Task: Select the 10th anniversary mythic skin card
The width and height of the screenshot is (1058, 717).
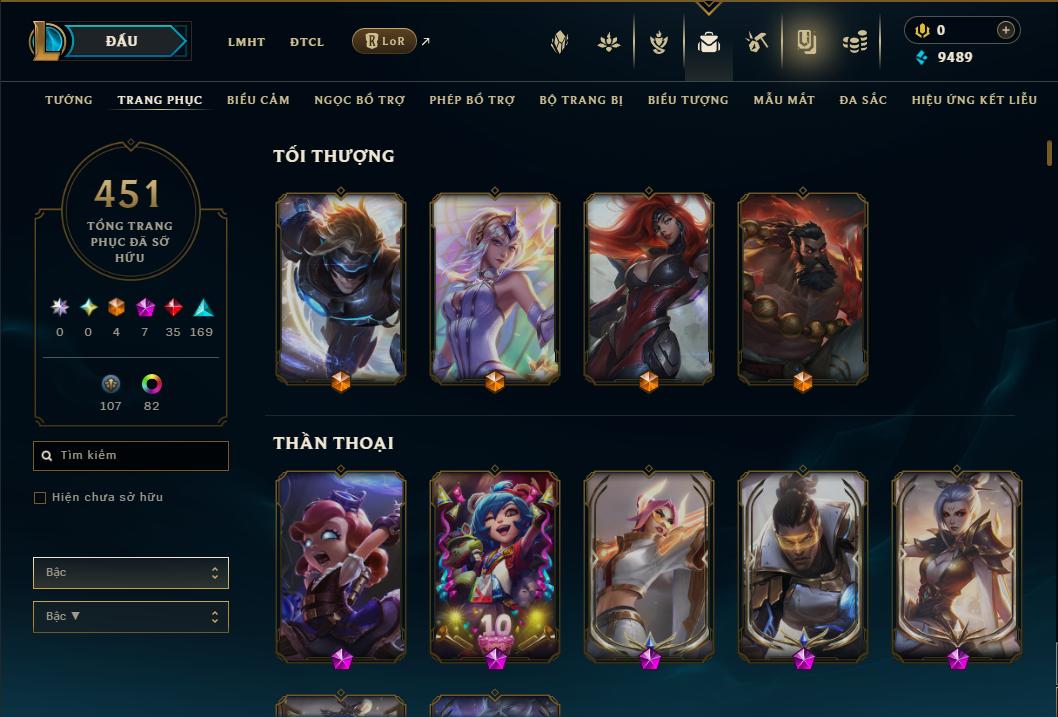Action: 495,566
